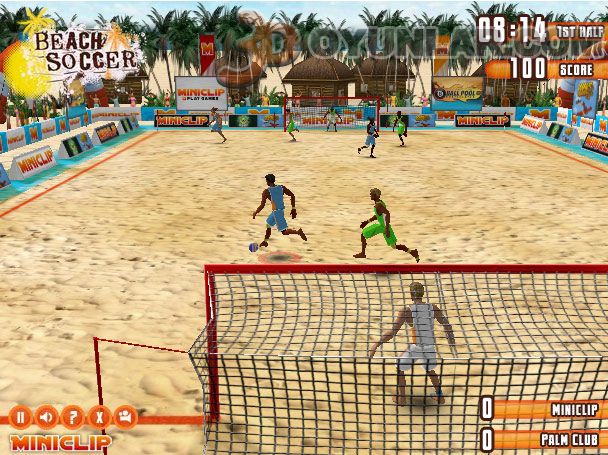The width and height of the screenshot is (608, 455).
Task: Open the Miniclip logo link below the buttons
Action: point(60,440)
